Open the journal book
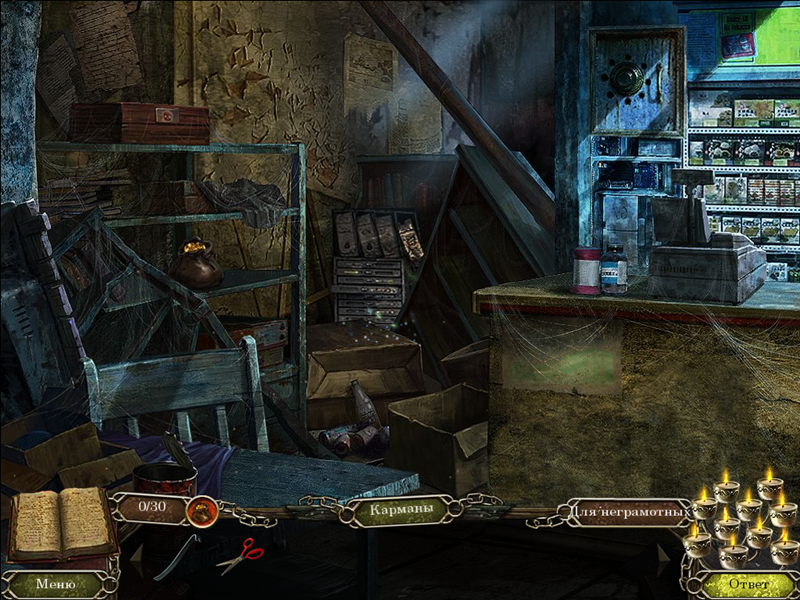The height and width of the screenshot is (600, 800). tap(62, 523)
